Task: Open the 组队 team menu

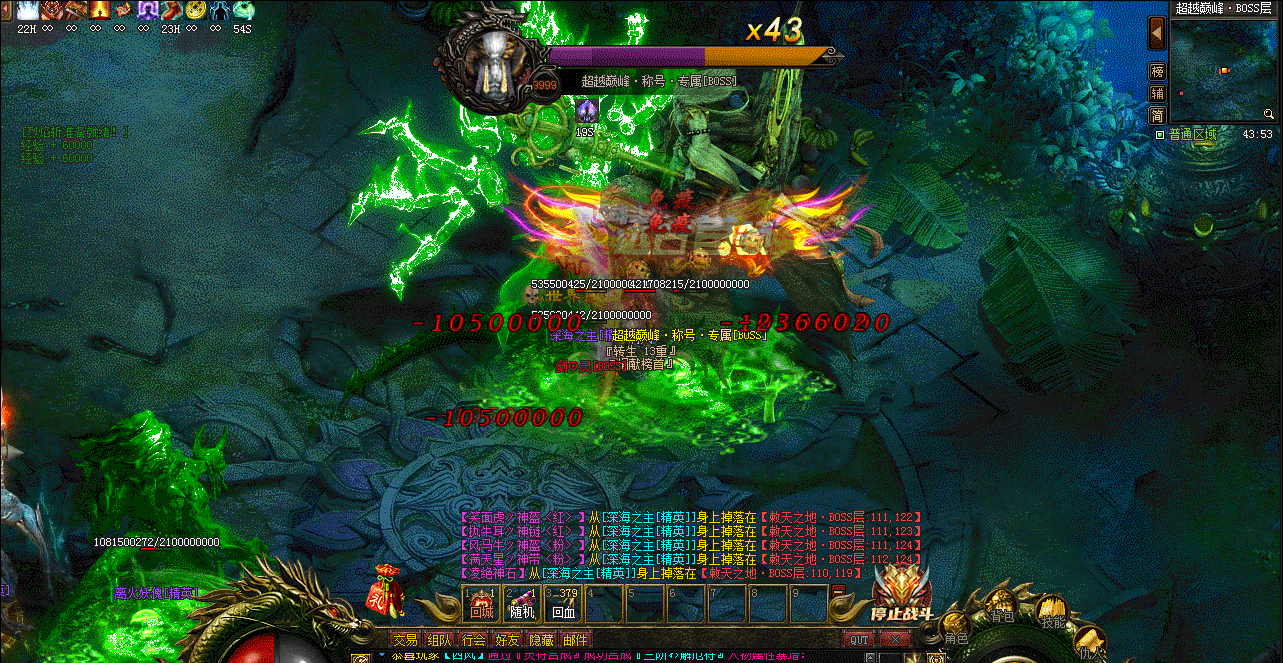Action: tap(439, 640)
